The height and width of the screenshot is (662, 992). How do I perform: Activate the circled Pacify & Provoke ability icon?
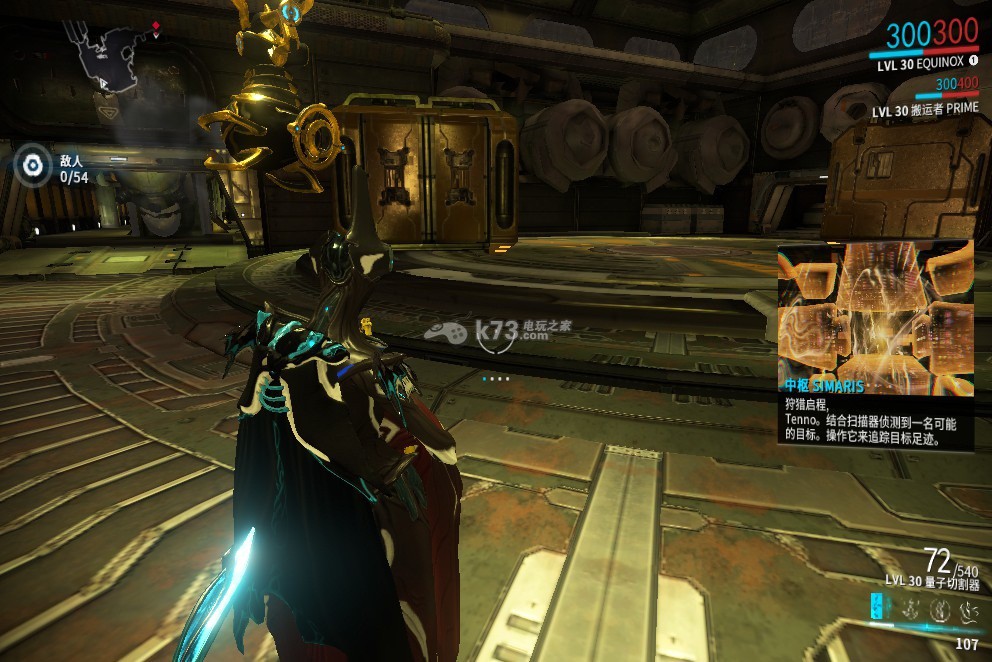pyautogui.click(x=939, y=607)
